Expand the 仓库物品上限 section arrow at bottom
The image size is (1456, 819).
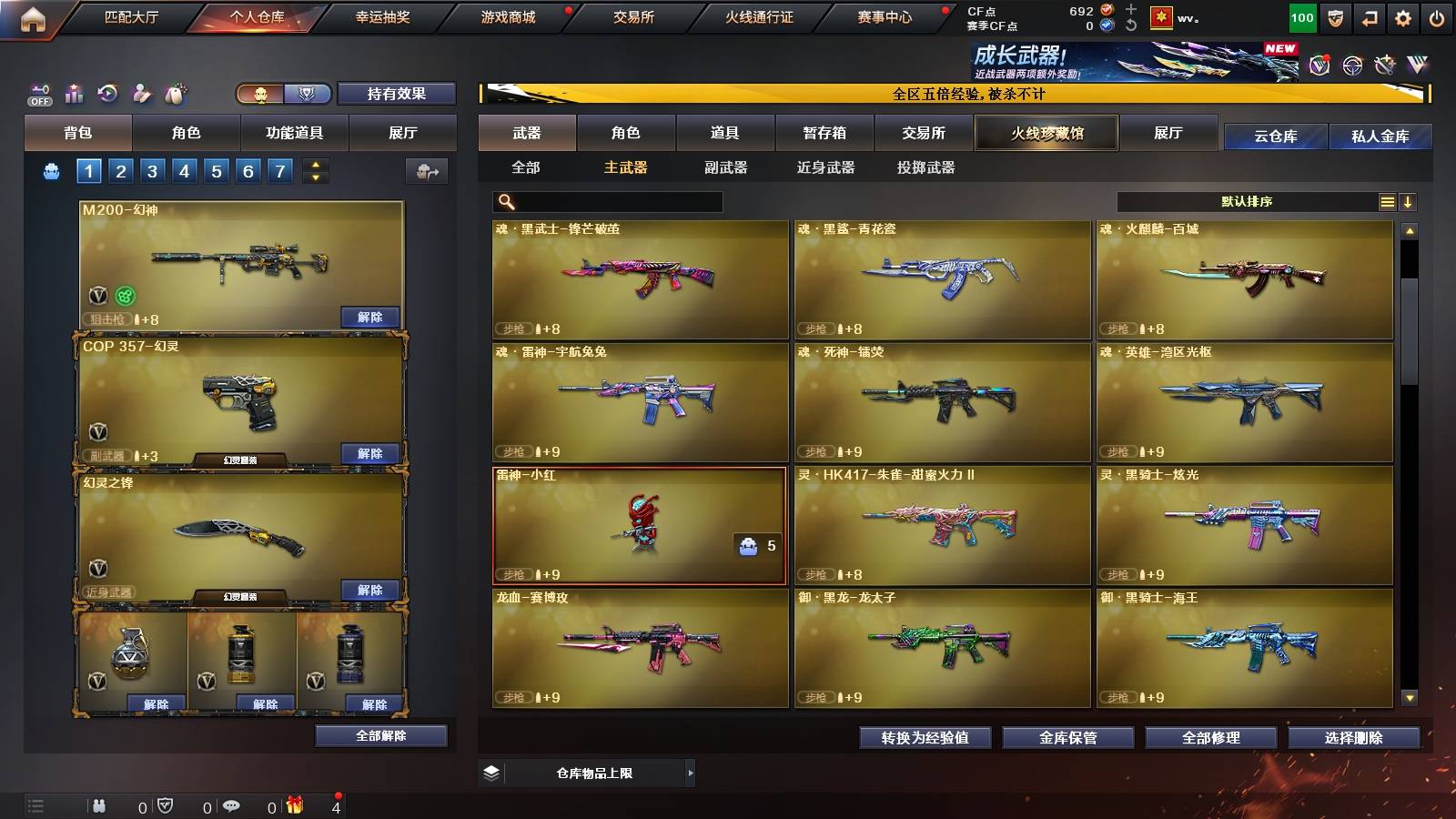tap(691, 773)
